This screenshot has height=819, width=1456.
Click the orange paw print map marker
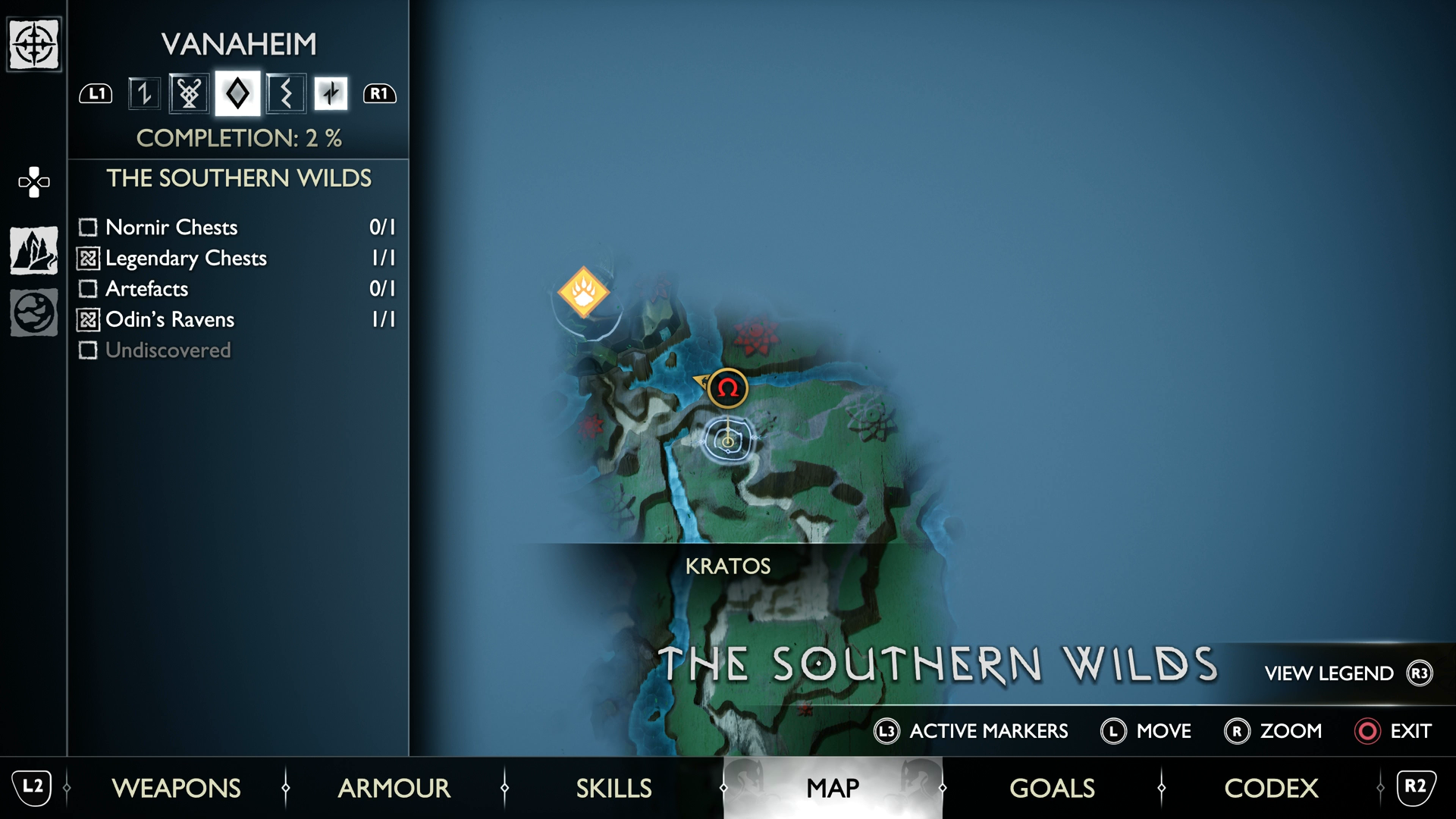(583, 292)
